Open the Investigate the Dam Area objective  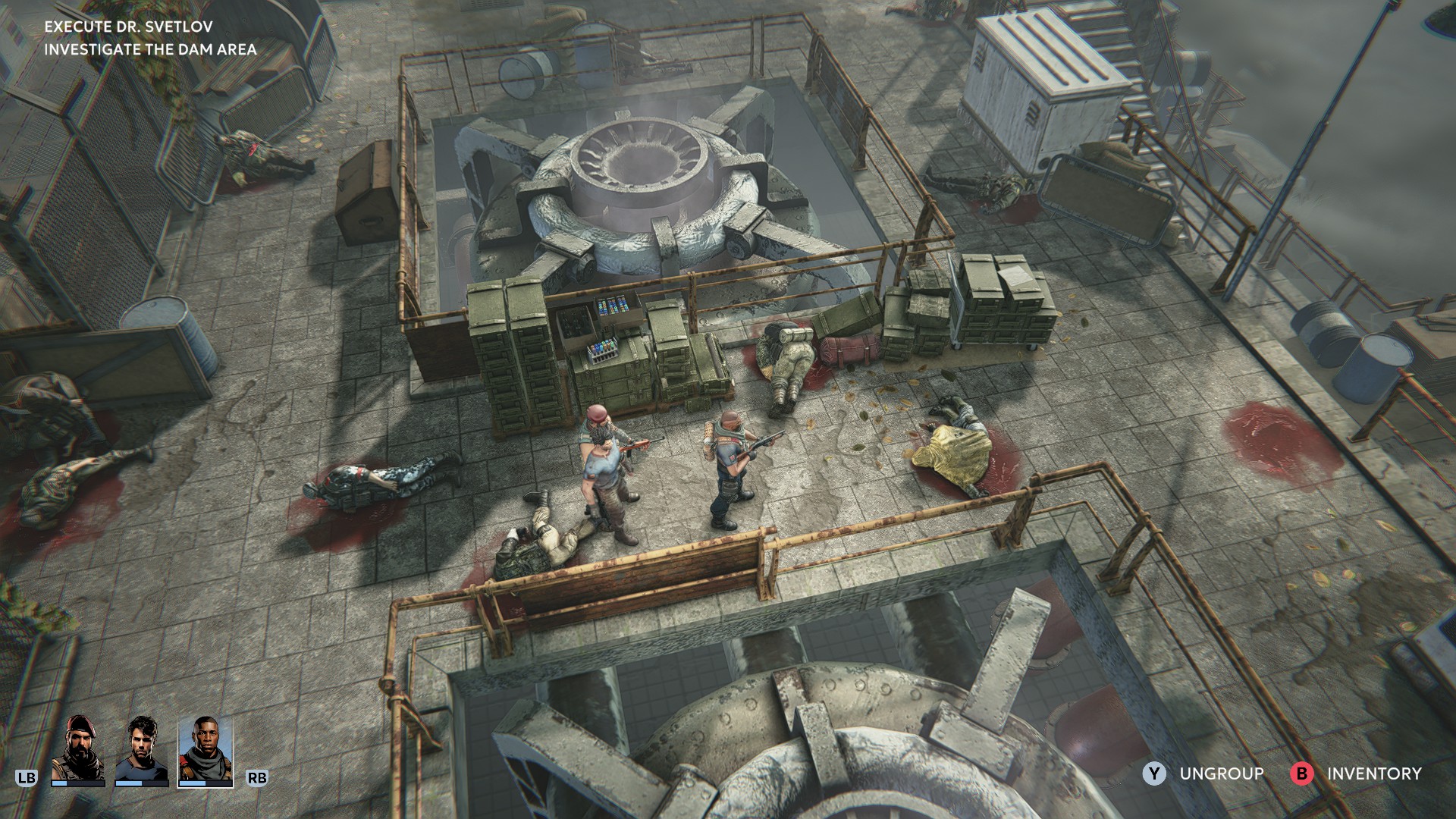coord(150,49)
